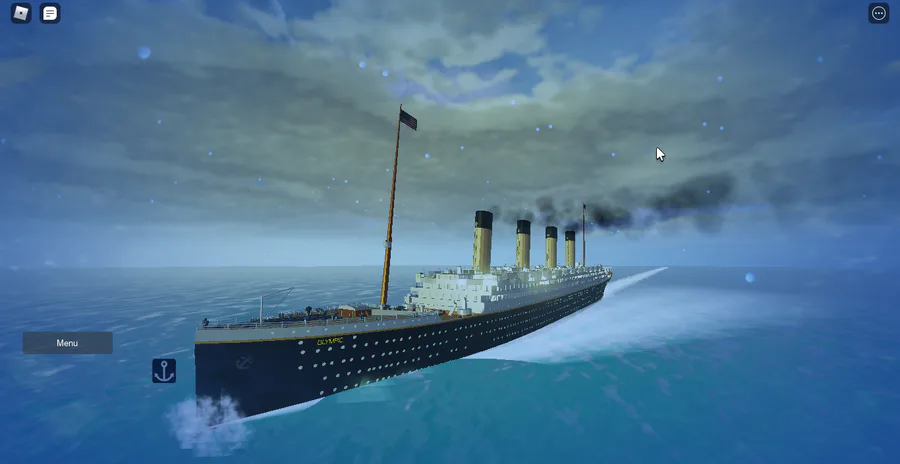The height and width of the screenshot is (464, 900).
Task: Open the Roblox logo menu
Action: click(21, 13)
